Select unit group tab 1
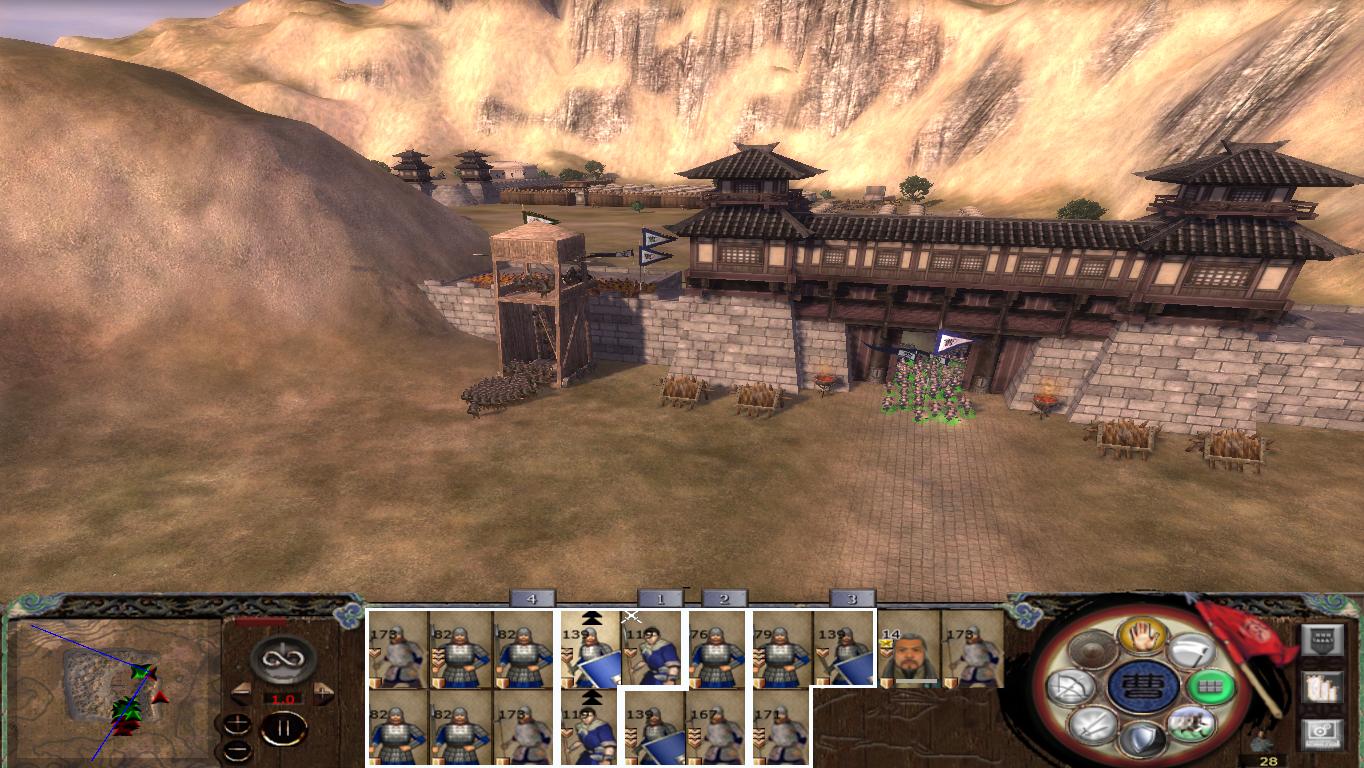 pyautogui.click(x=660, y=599)
